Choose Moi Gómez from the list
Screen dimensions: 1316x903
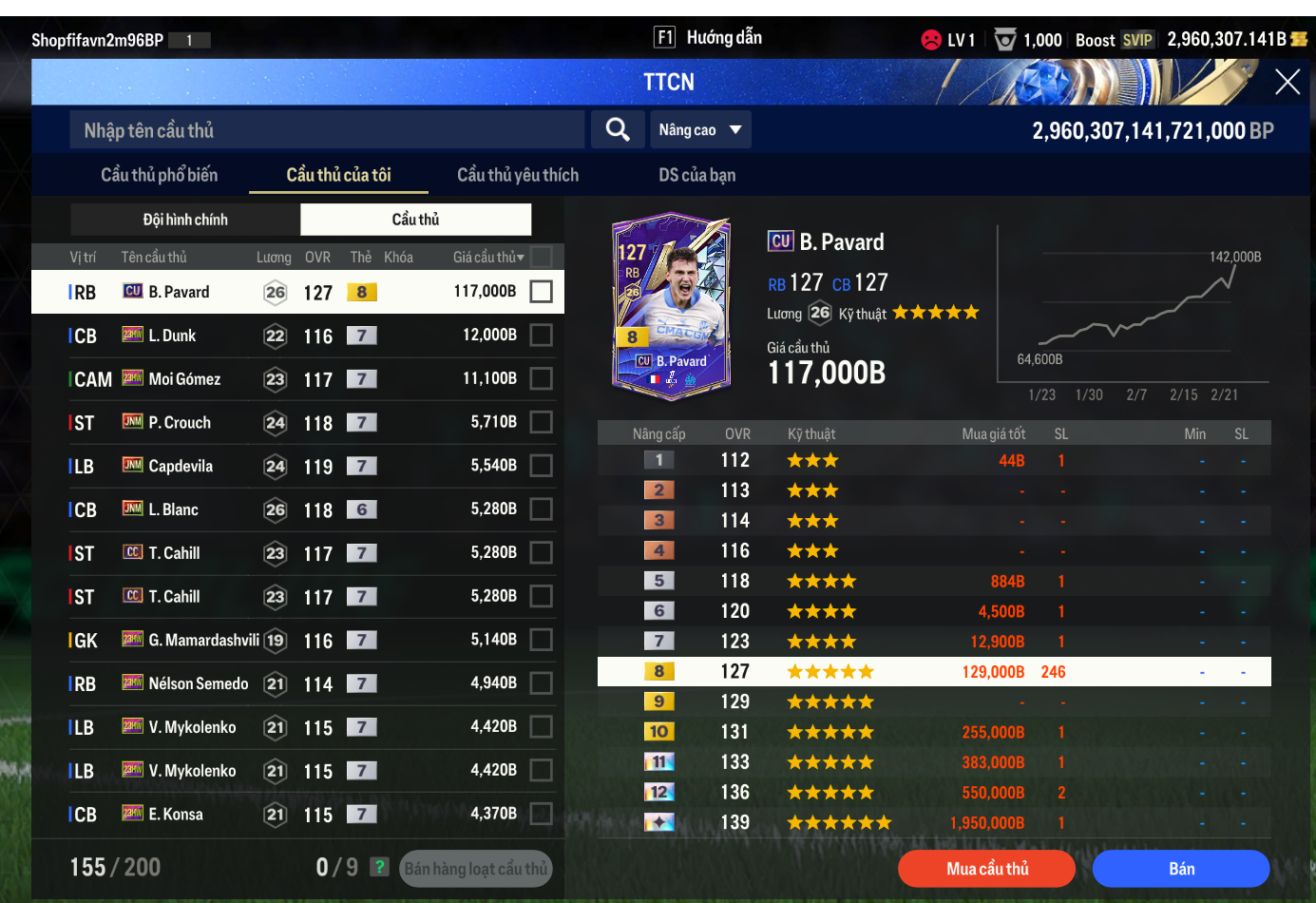[x=285, y=379]
